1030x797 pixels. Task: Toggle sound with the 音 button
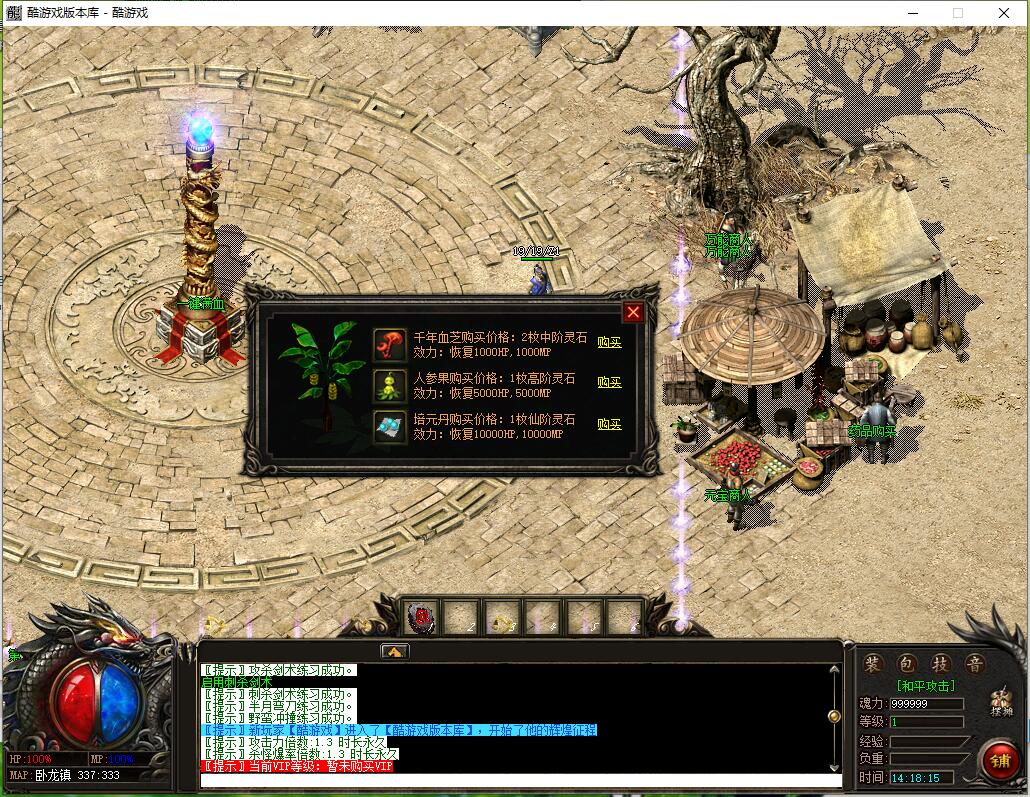coord(973,665)
